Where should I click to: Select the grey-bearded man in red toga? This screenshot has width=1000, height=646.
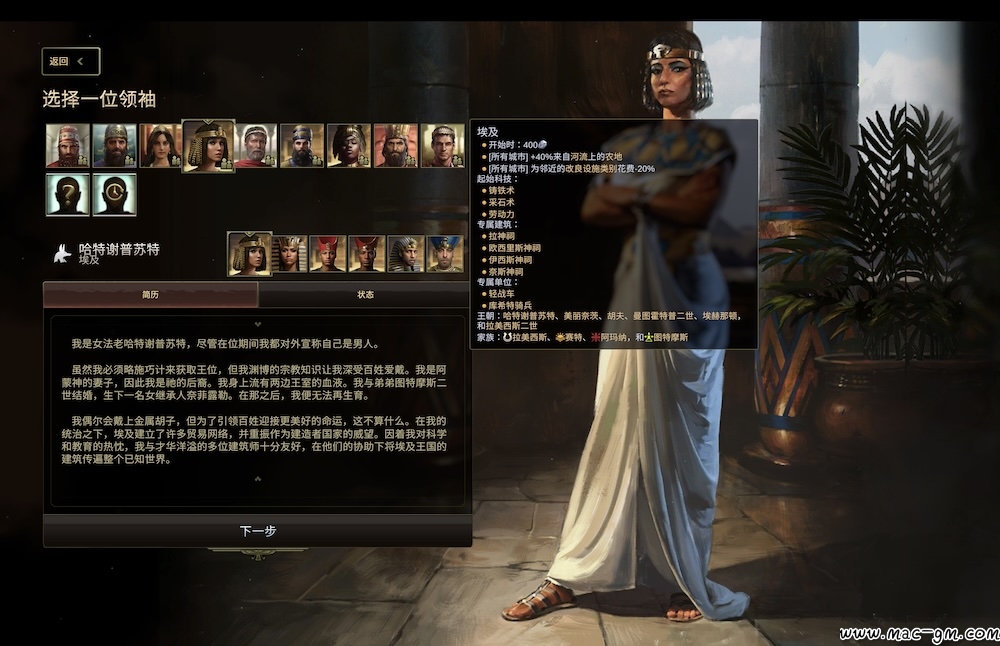click(x=255, y=146)
